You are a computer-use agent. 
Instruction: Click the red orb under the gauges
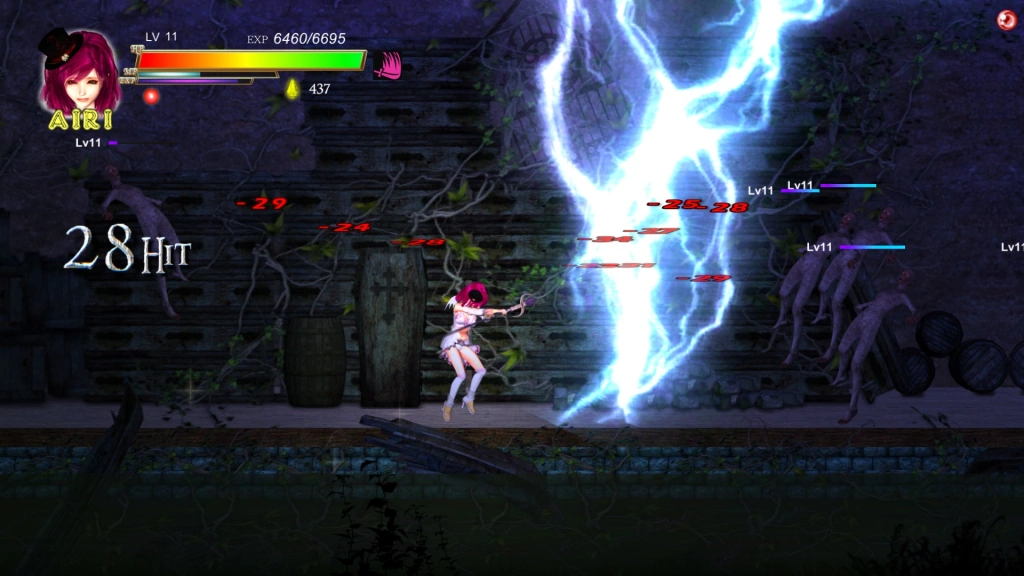[151, 96]
